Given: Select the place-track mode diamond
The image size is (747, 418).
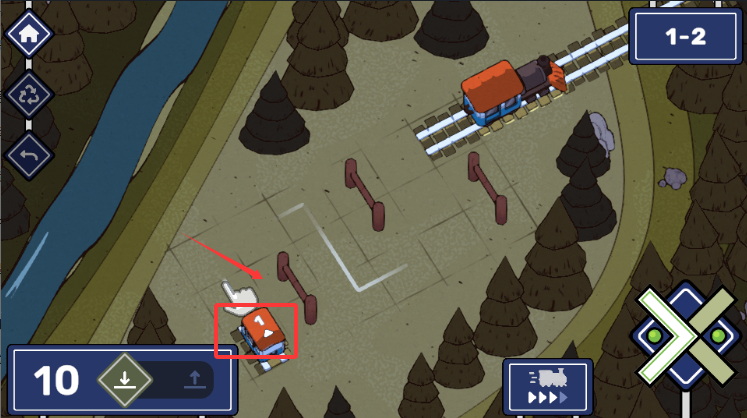Looking at the screenshot, I should (124, 380).
